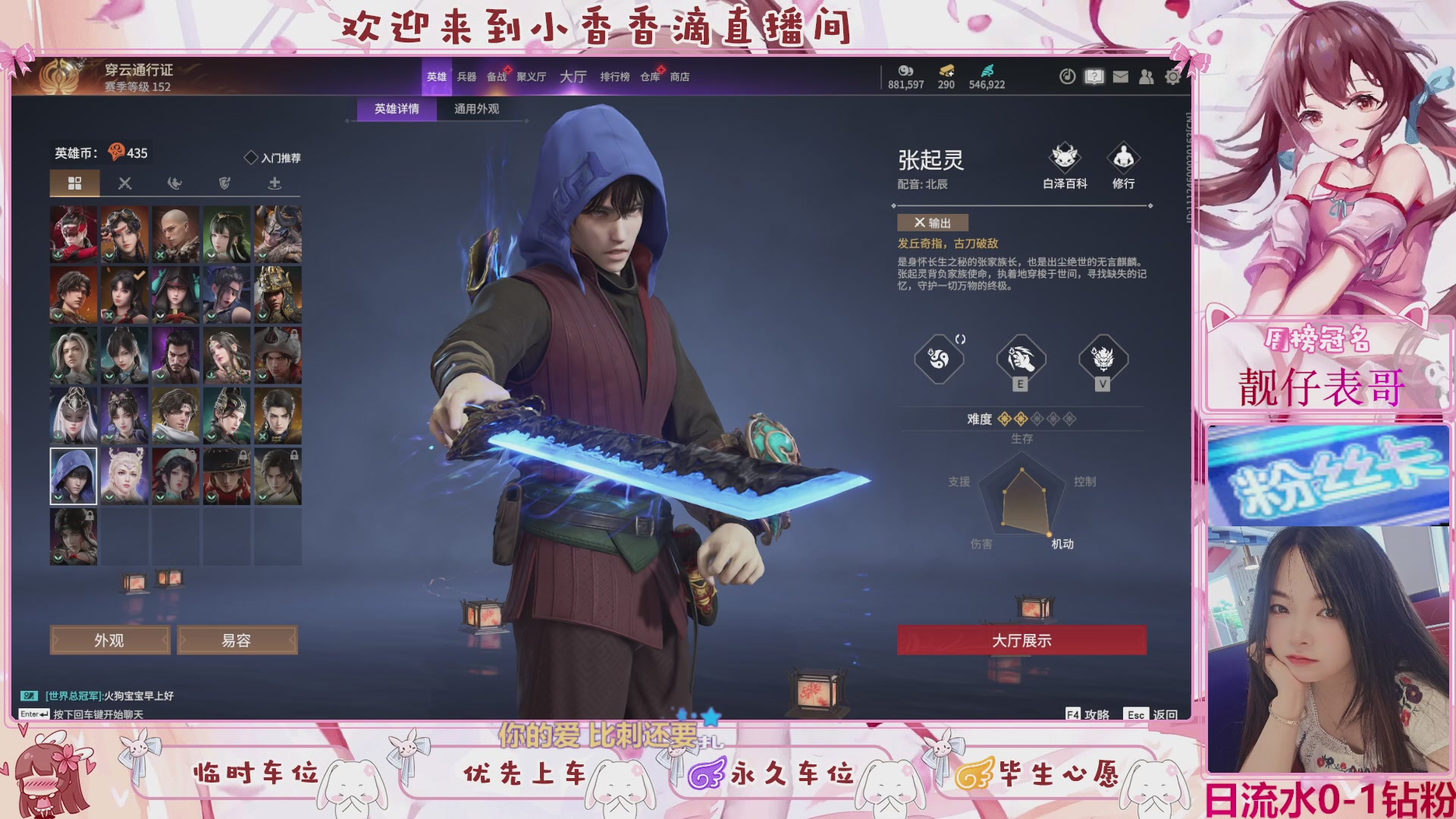Open the 修行 cultivation icon
1456x819 pixels.
(x=1124, y=158)
